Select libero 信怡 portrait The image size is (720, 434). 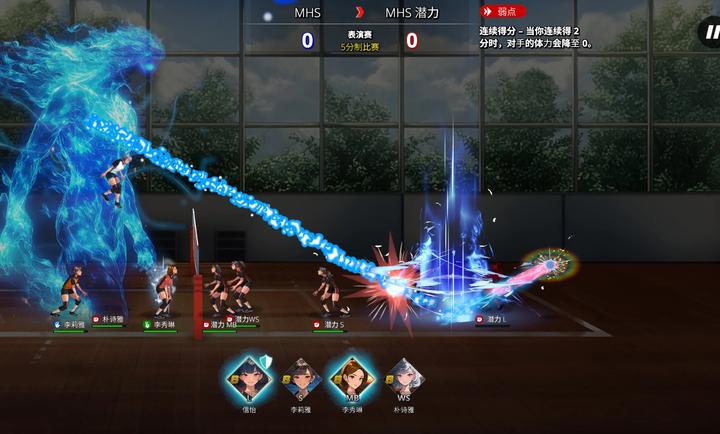248,377
